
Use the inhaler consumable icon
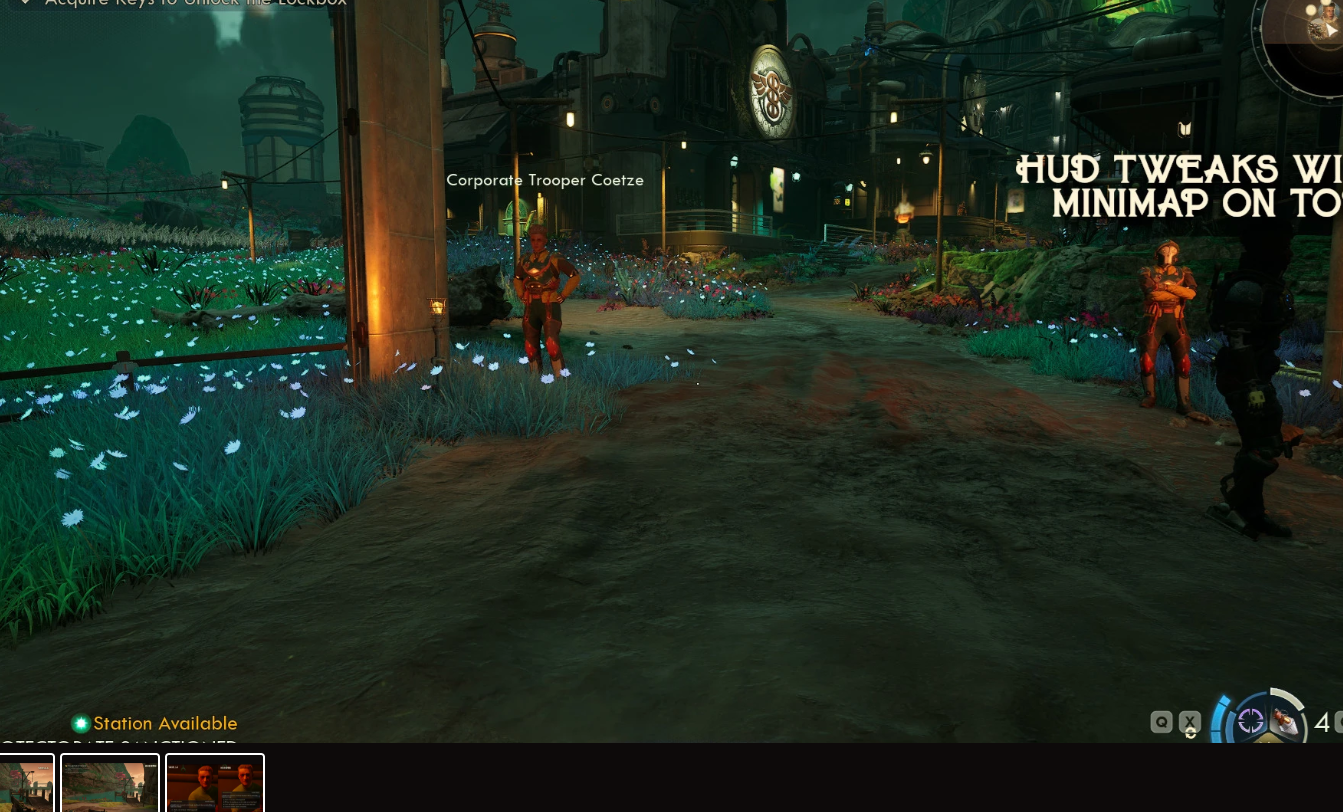[x=1285, y=723]
